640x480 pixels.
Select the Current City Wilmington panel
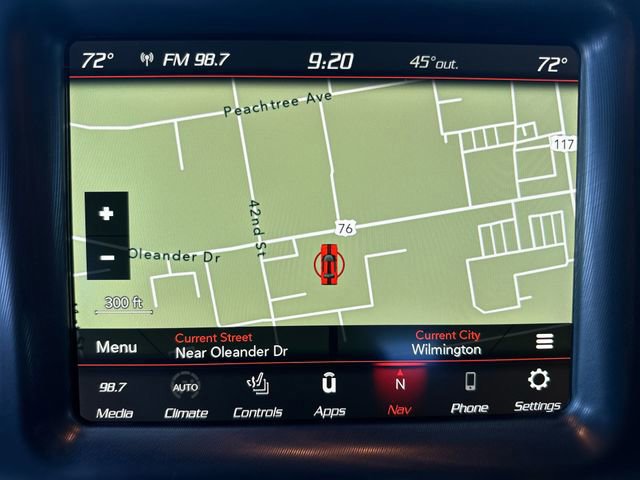(447, 343)
